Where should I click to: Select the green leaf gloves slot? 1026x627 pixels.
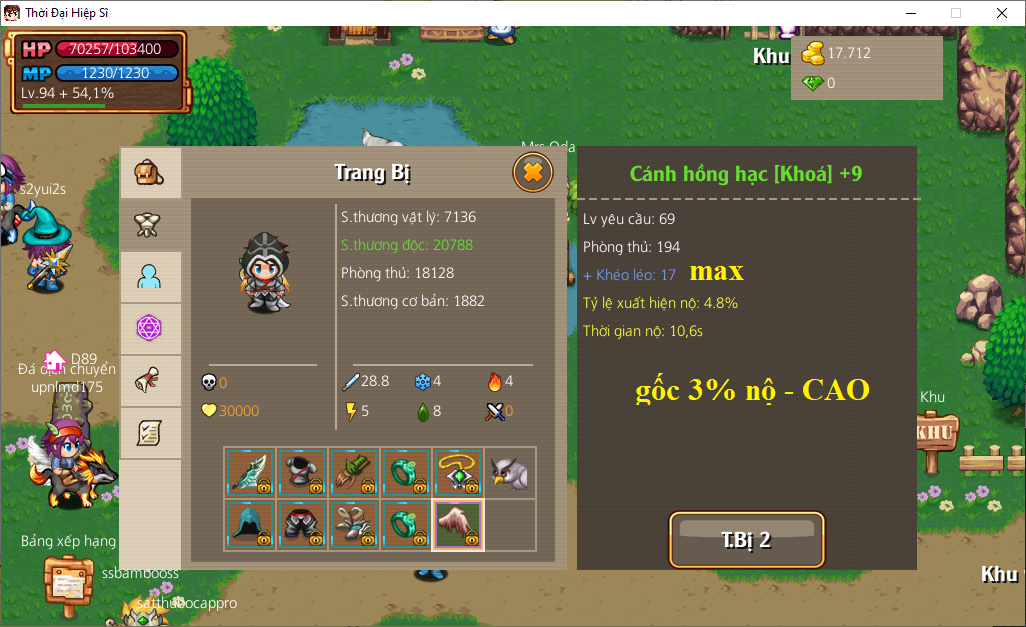(355, 473)
